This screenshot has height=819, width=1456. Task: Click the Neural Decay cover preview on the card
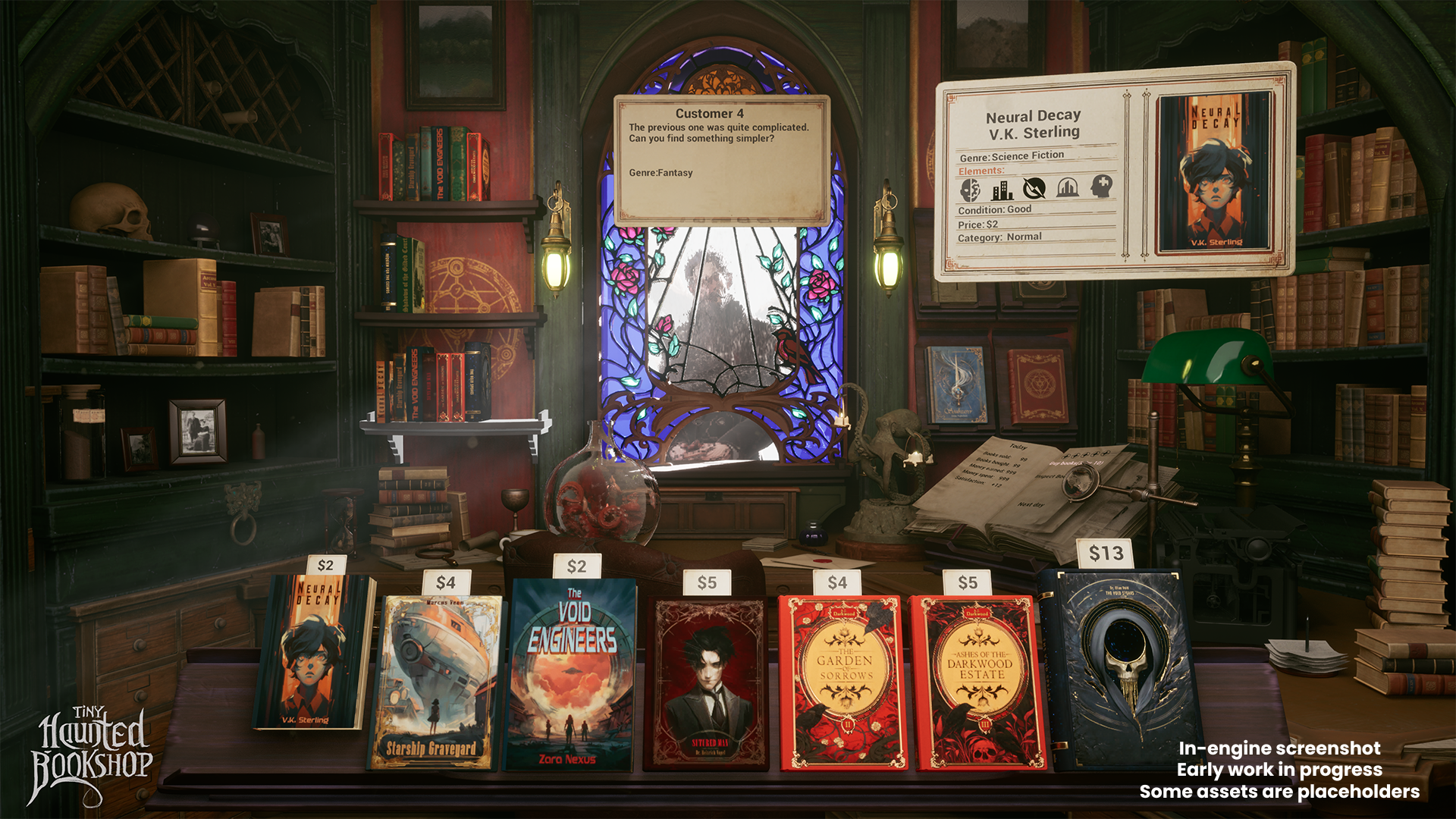(x=1213, y=174)
